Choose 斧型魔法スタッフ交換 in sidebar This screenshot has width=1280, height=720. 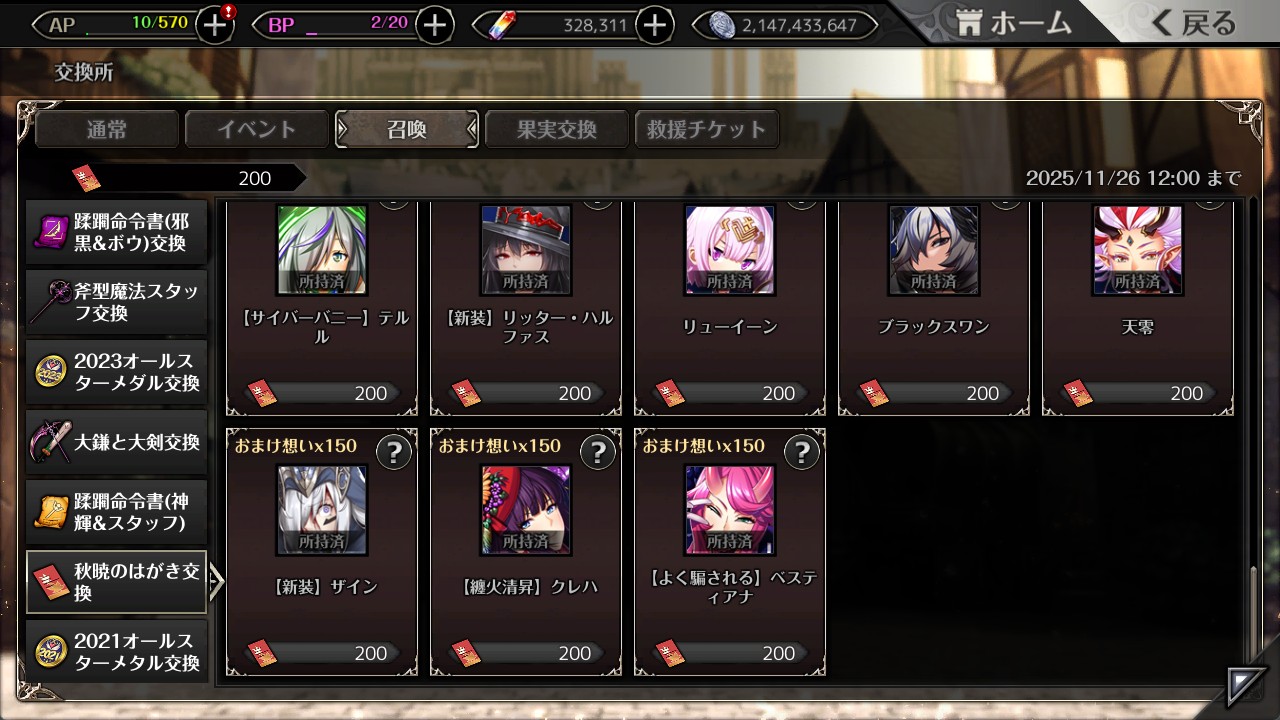117,302
